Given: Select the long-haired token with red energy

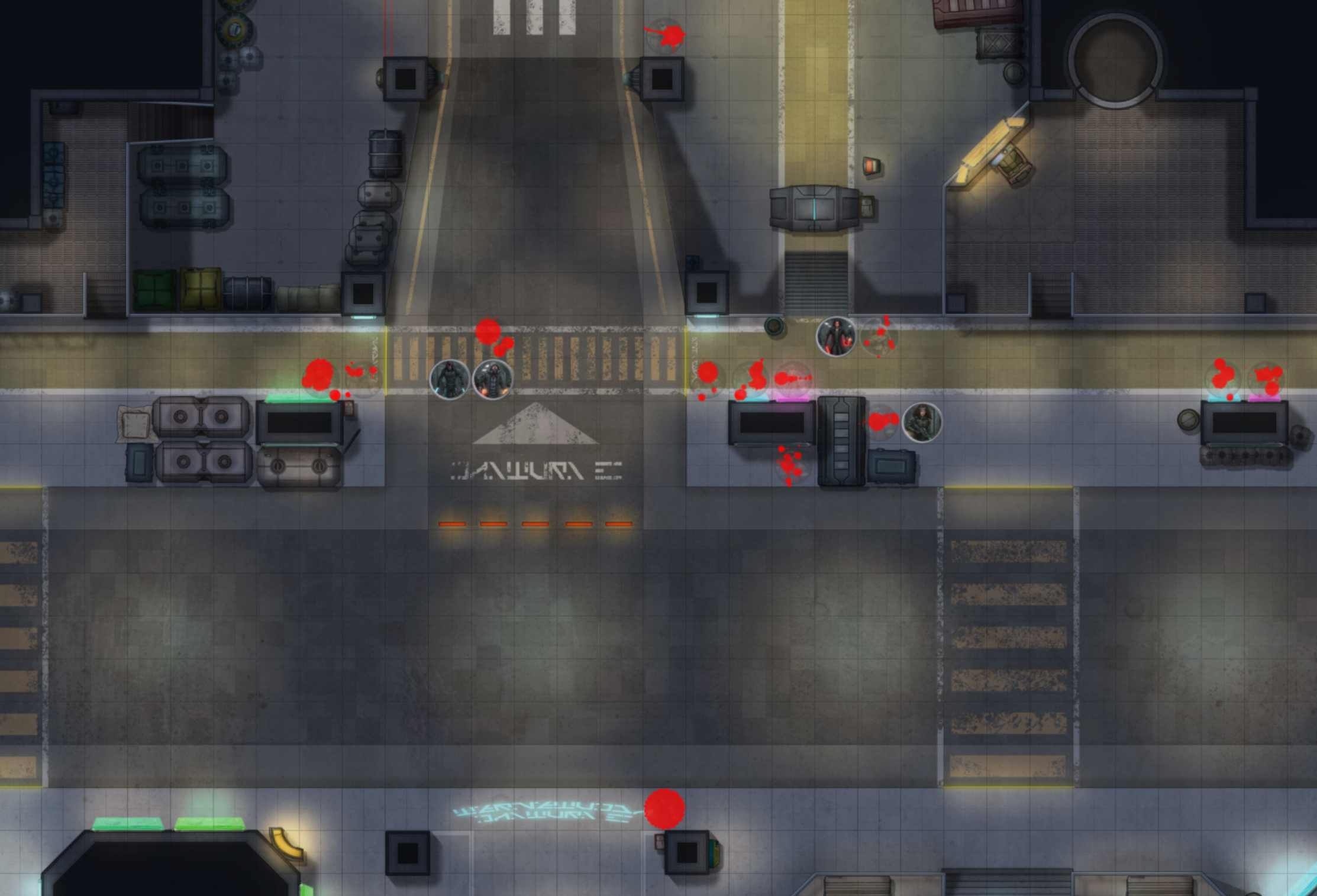Looking at the screenshot, I should tap(835, 337).
